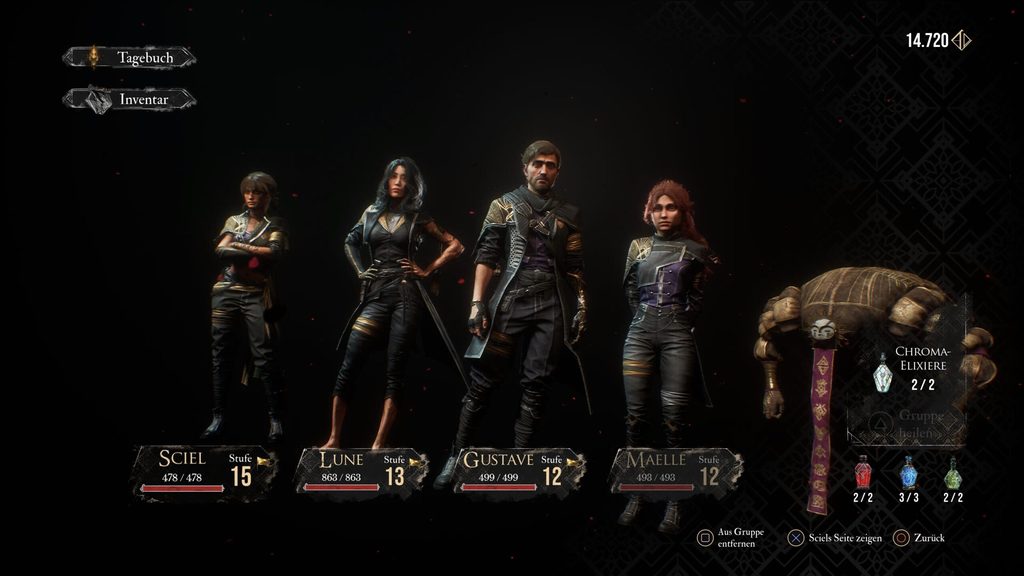Select the red potion icon

tap(863, 472)
